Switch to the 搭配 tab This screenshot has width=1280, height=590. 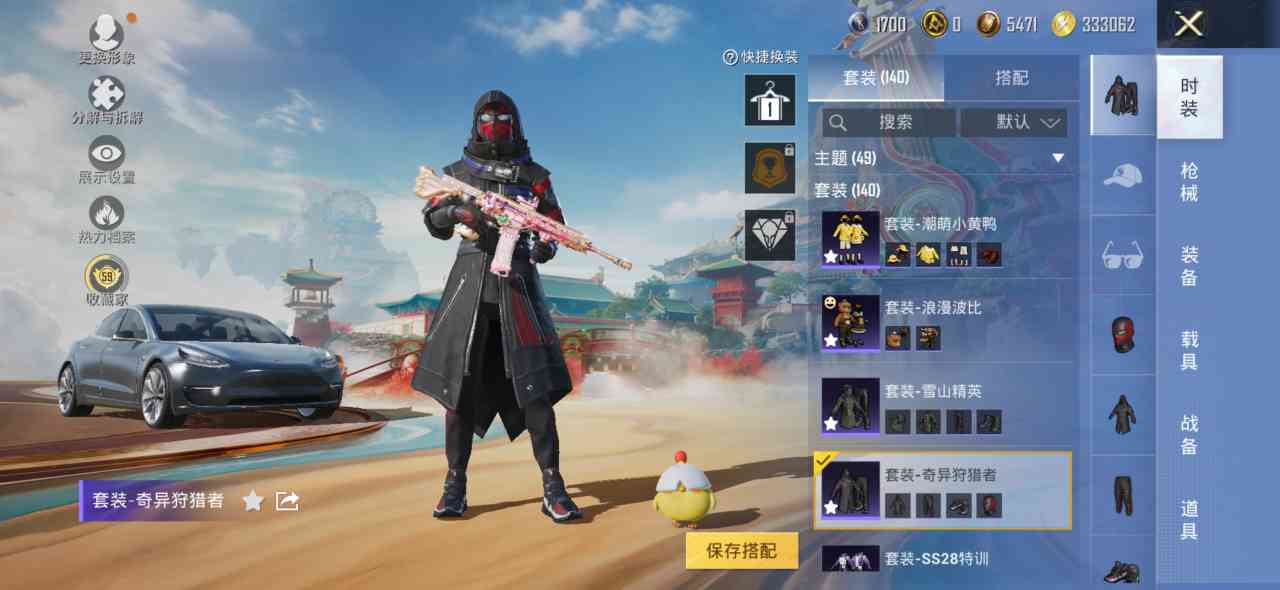pos(1011,78)
